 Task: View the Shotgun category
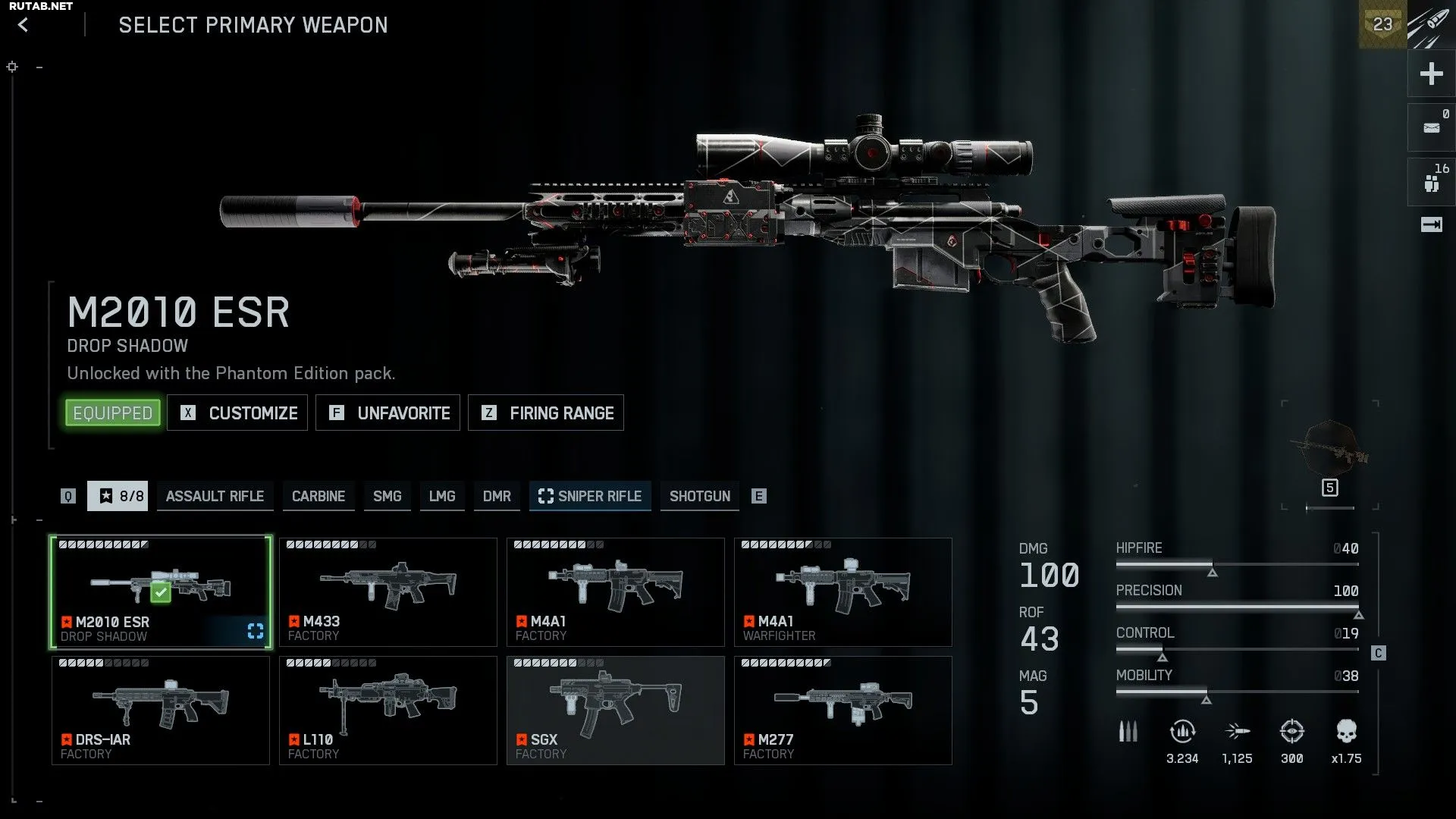pos(699,496)
